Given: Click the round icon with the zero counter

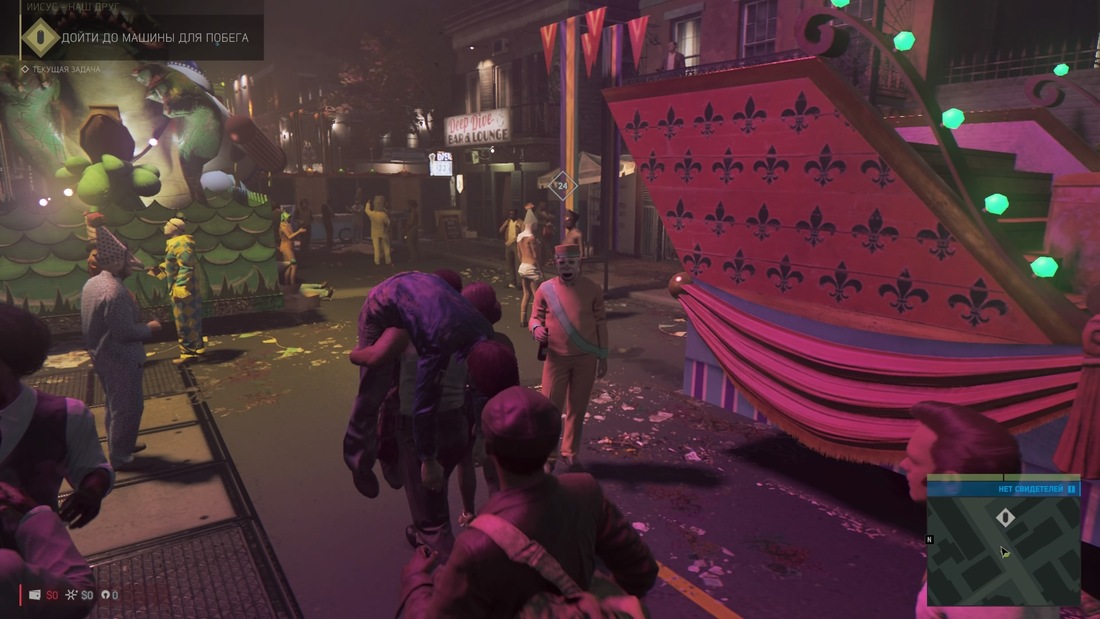Looking at the screenshot, I should 105,595.
